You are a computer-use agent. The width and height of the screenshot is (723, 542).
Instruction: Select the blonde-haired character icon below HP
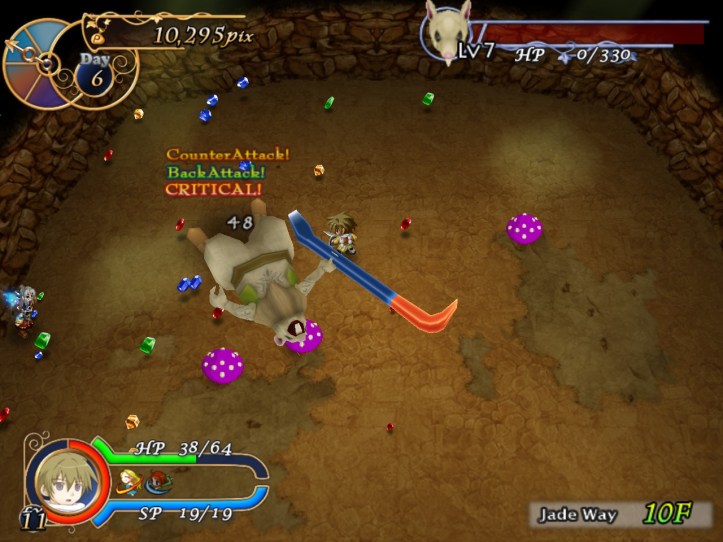(129, 483)
